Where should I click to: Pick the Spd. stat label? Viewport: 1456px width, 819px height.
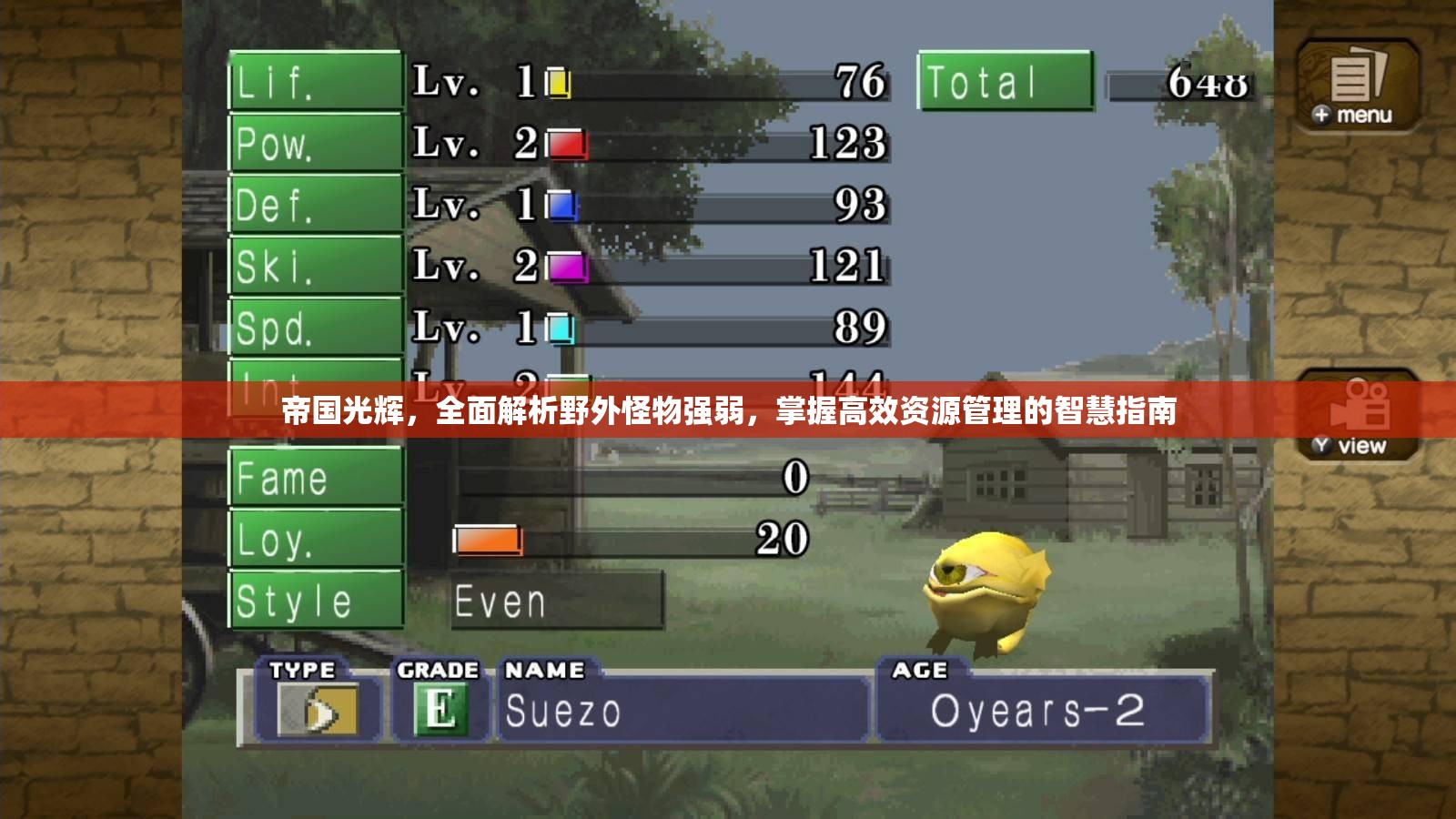(315, 327)
